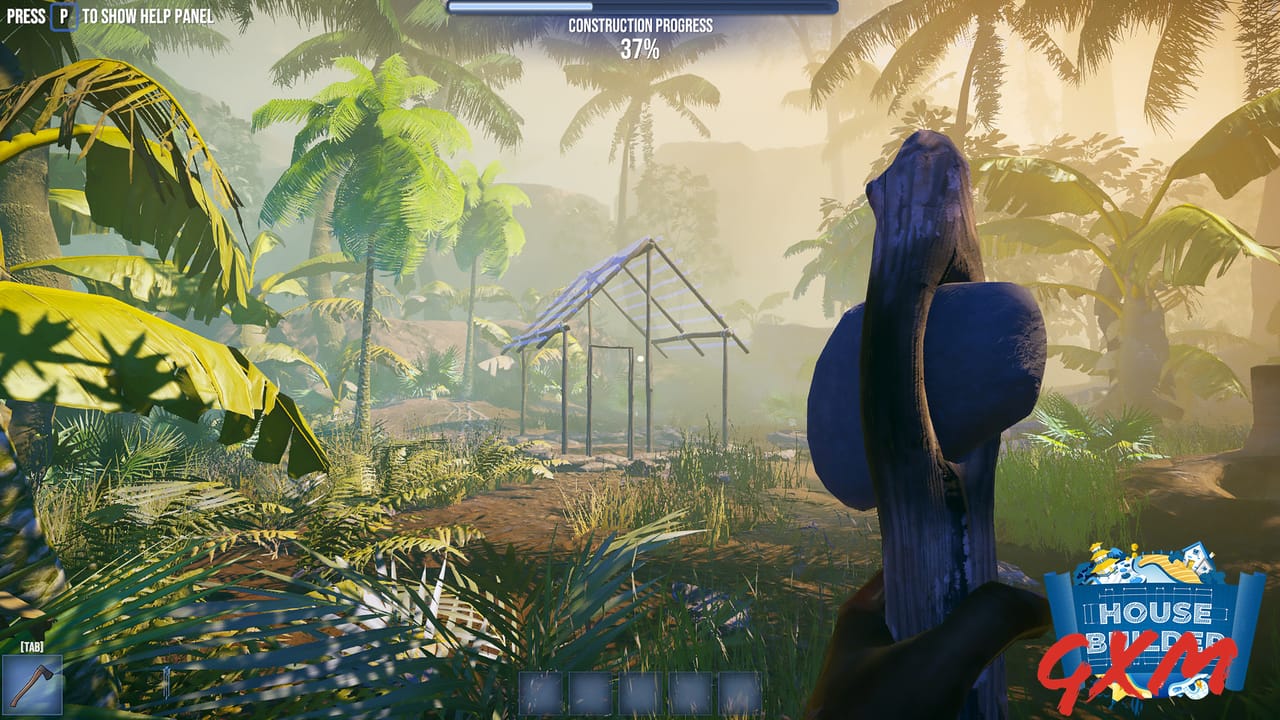Click the small blue house atop the logo

click(x=1196, y=557)
